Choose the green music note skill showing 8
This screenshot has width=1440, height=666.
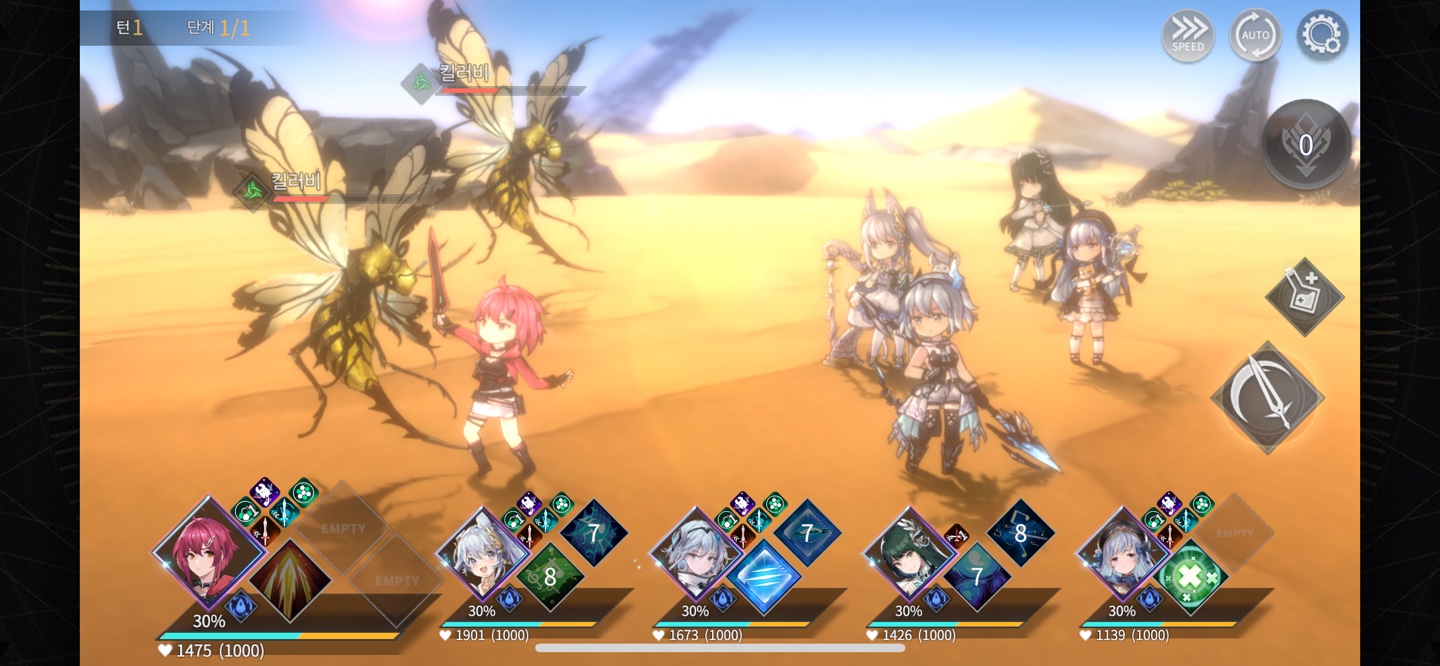(x=550, y=577)
